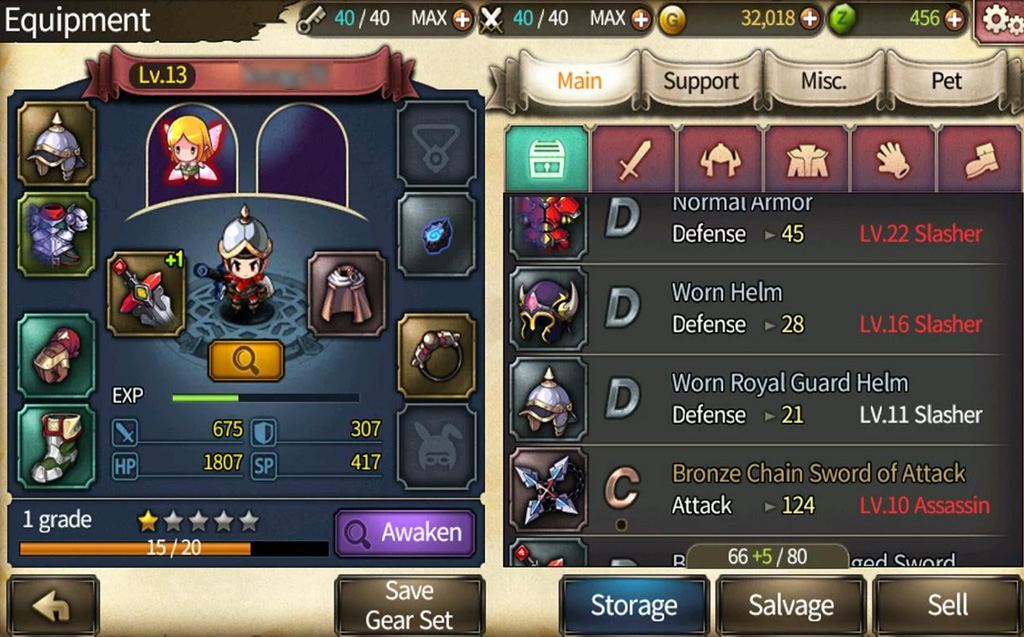Open the settings gear menu

pyautogui.click(x=997, y=19)
